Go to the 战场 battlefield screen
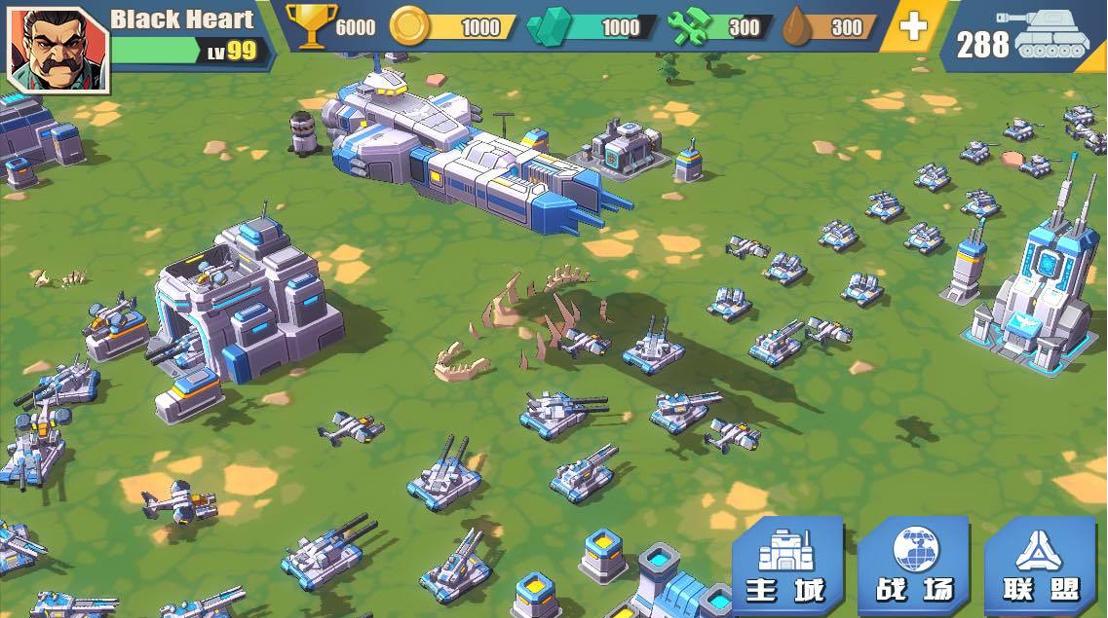Viewport: 1108px width, 618px height. [914, 566]
